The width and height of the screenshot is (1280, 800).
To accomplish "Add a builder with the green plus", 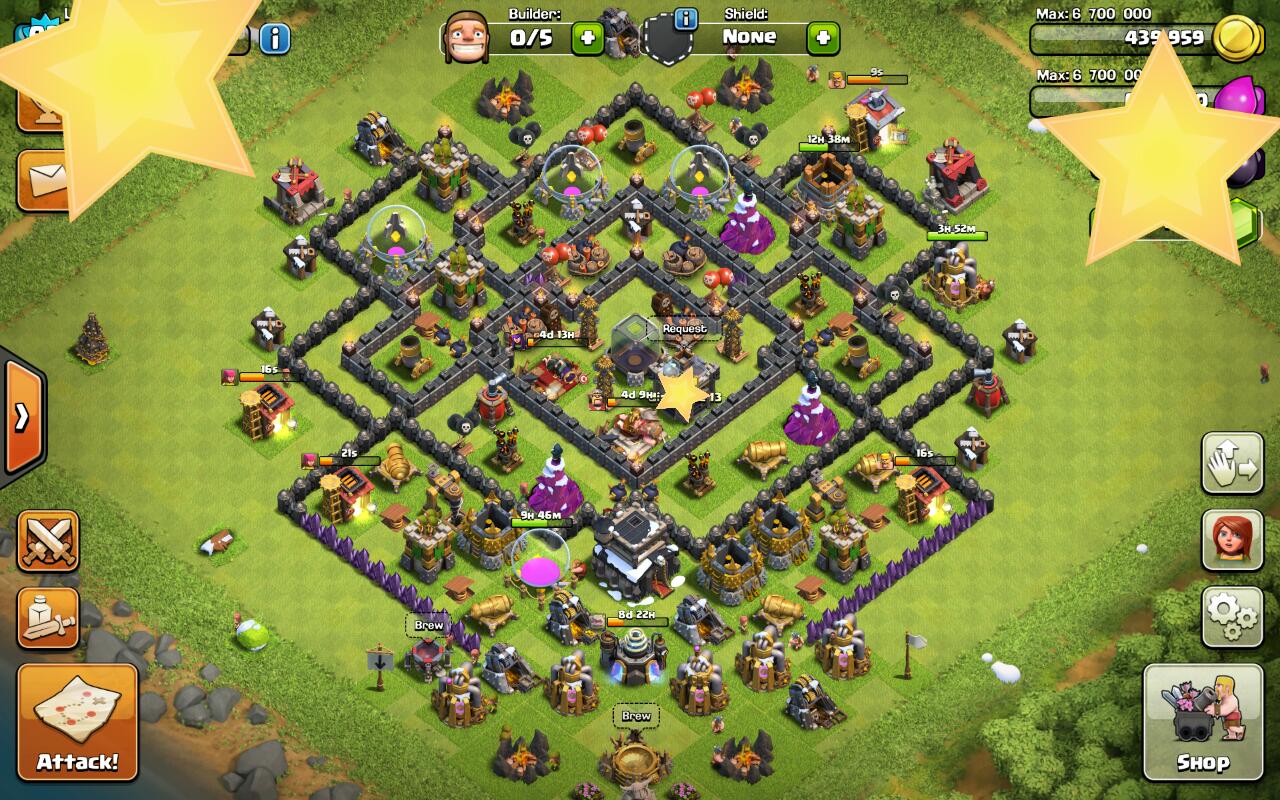I will [587, 39].
